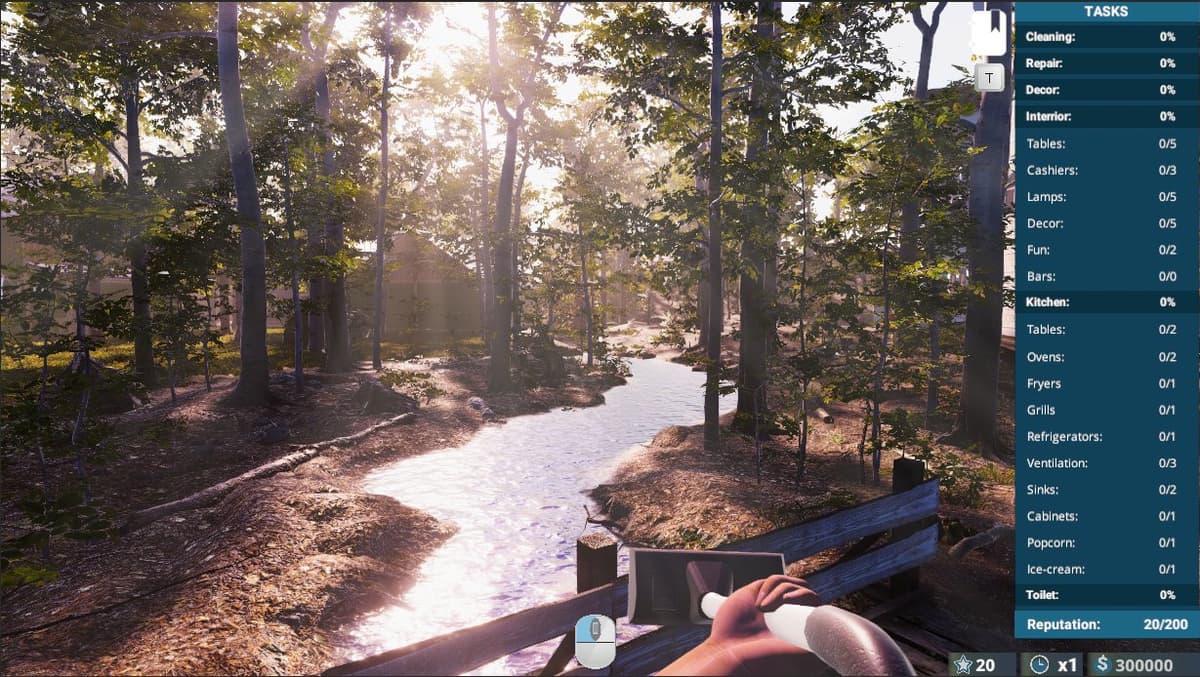Click the Sinks objective row

tap(1106, 490)
